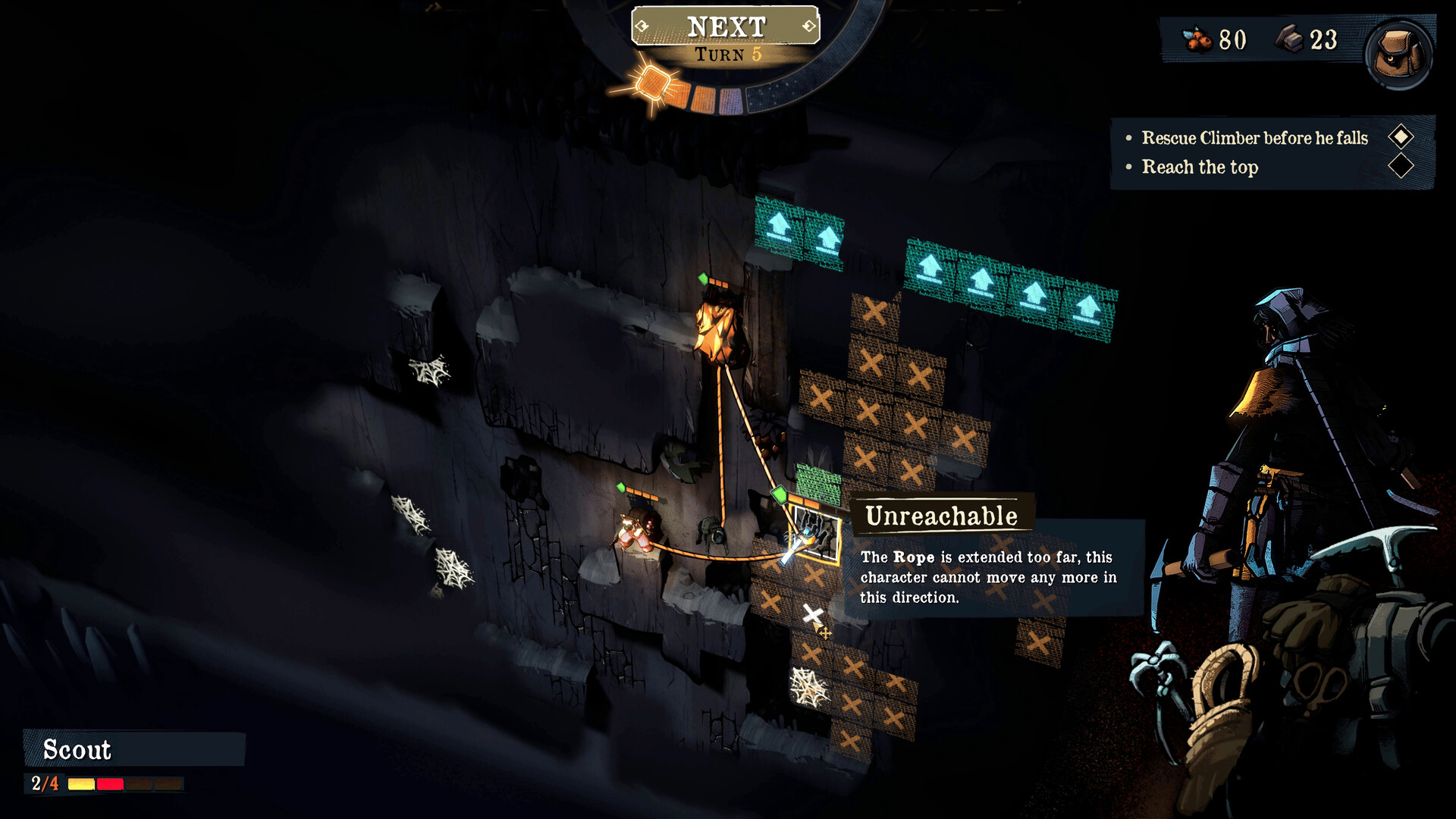Select the Reach the top objective
1456x819 pixels.
[1200, 167]
